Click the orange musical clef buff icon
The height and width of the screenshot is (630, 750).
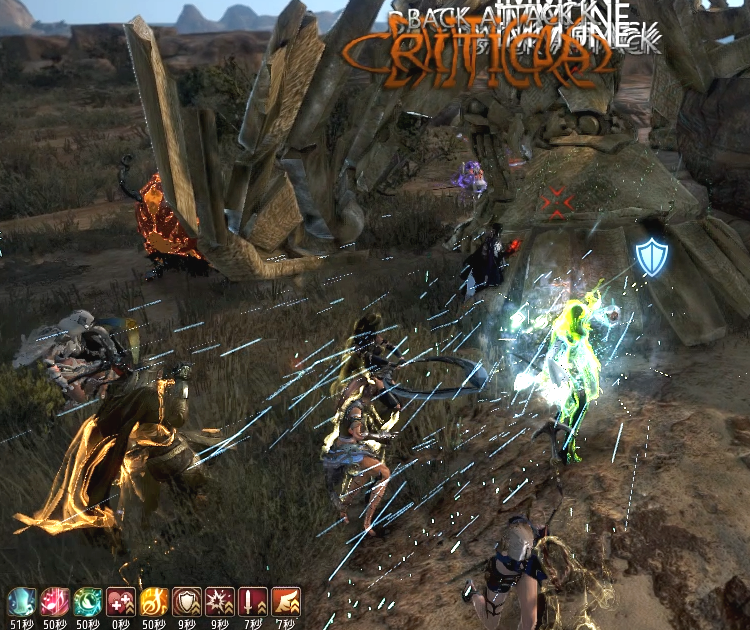[153, 600]
